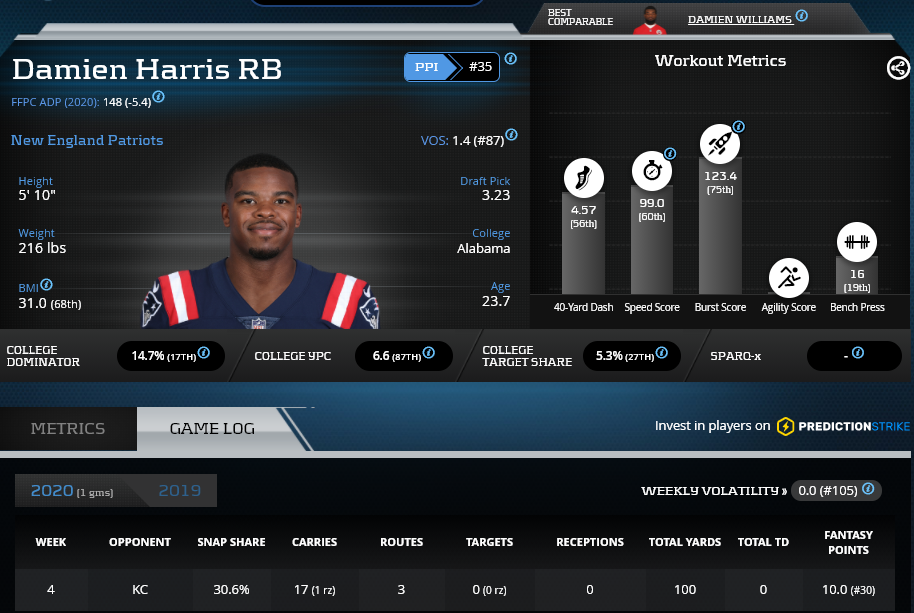Switch to the Metrics tab
This screenshot has height=613, width=914.
pos(68,428)
